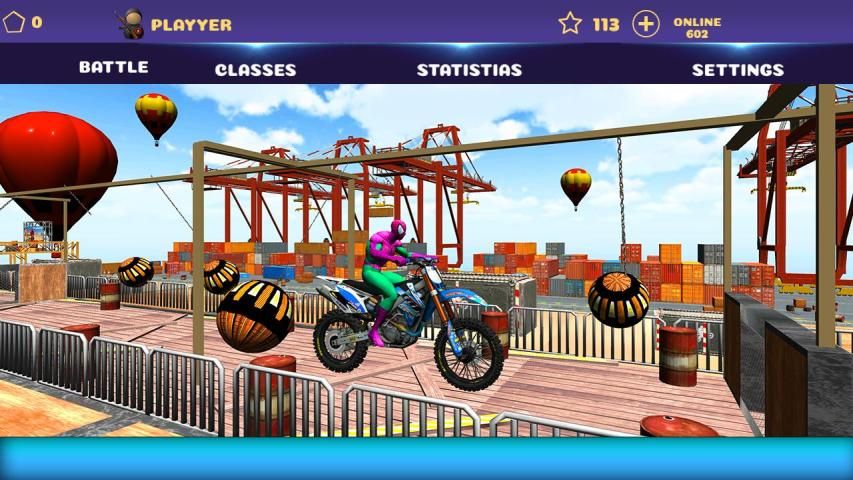Select the Playyer profile avatar
The width and height of the screenshot is (853, 480).
129,23
